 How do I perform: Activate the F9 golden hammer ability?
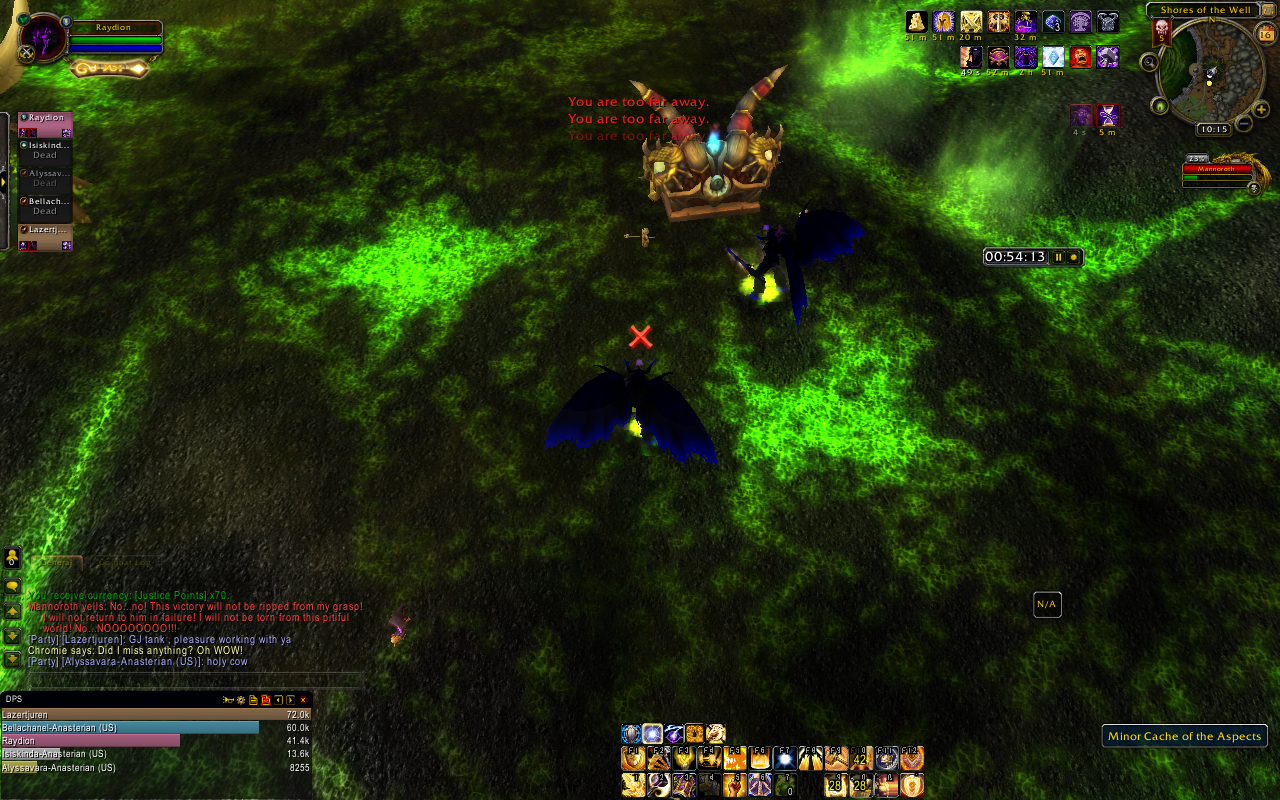coord(836,759)
